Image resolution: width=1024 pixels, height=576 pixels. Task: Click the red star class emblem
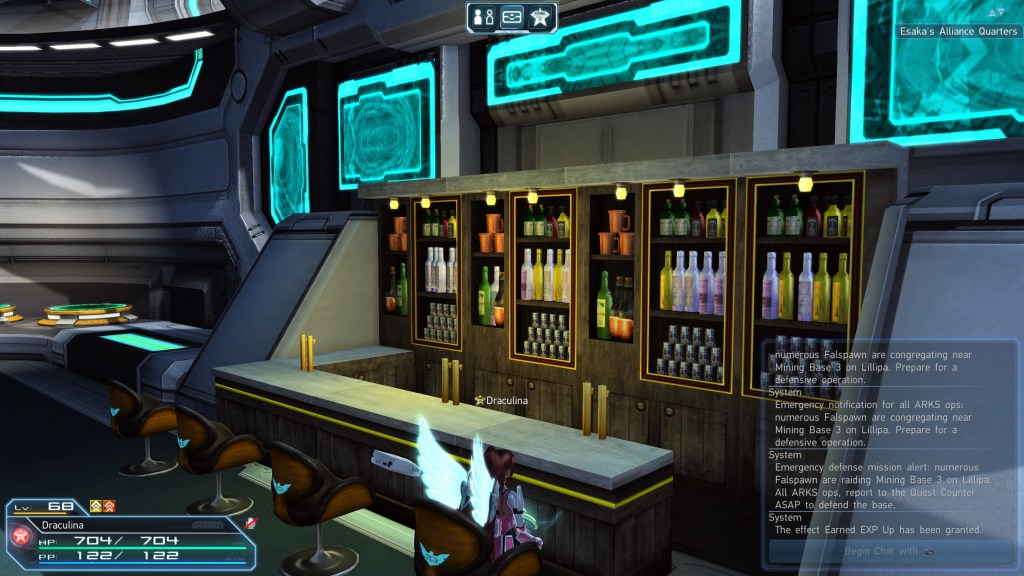tap(20, 535)
